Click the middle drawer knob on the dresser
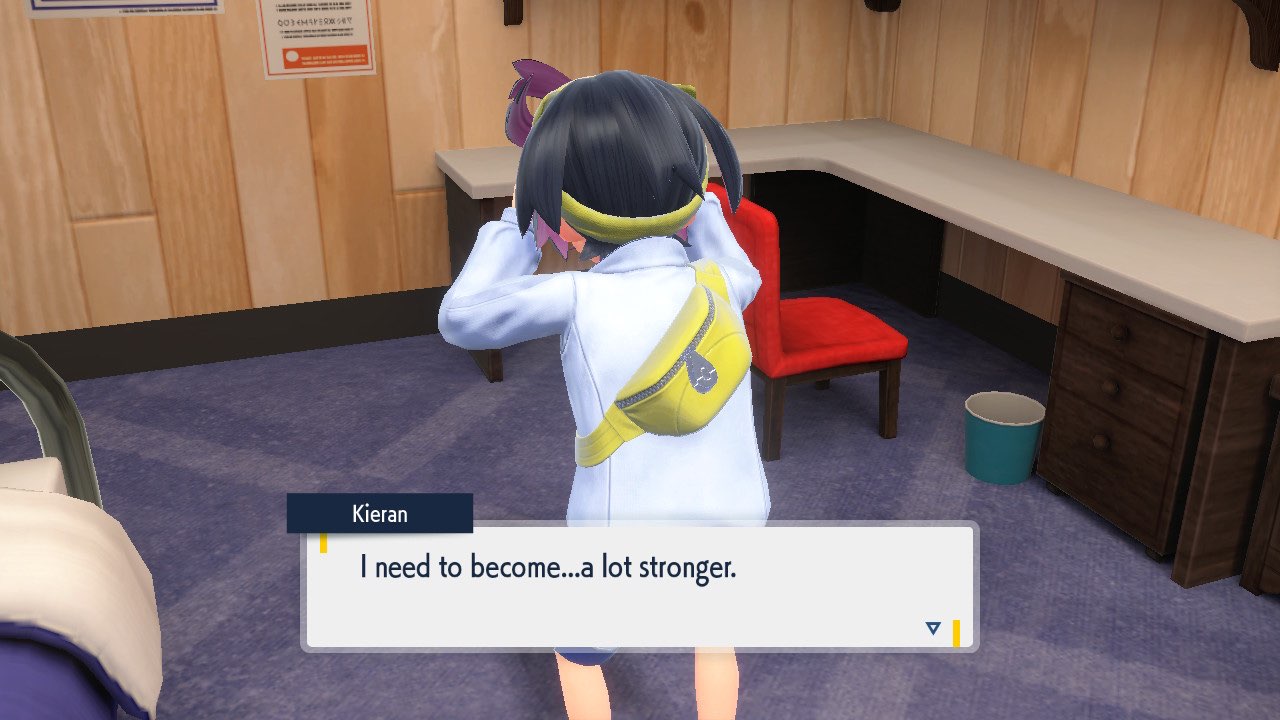1280x720 pixels. [1108, 384]
